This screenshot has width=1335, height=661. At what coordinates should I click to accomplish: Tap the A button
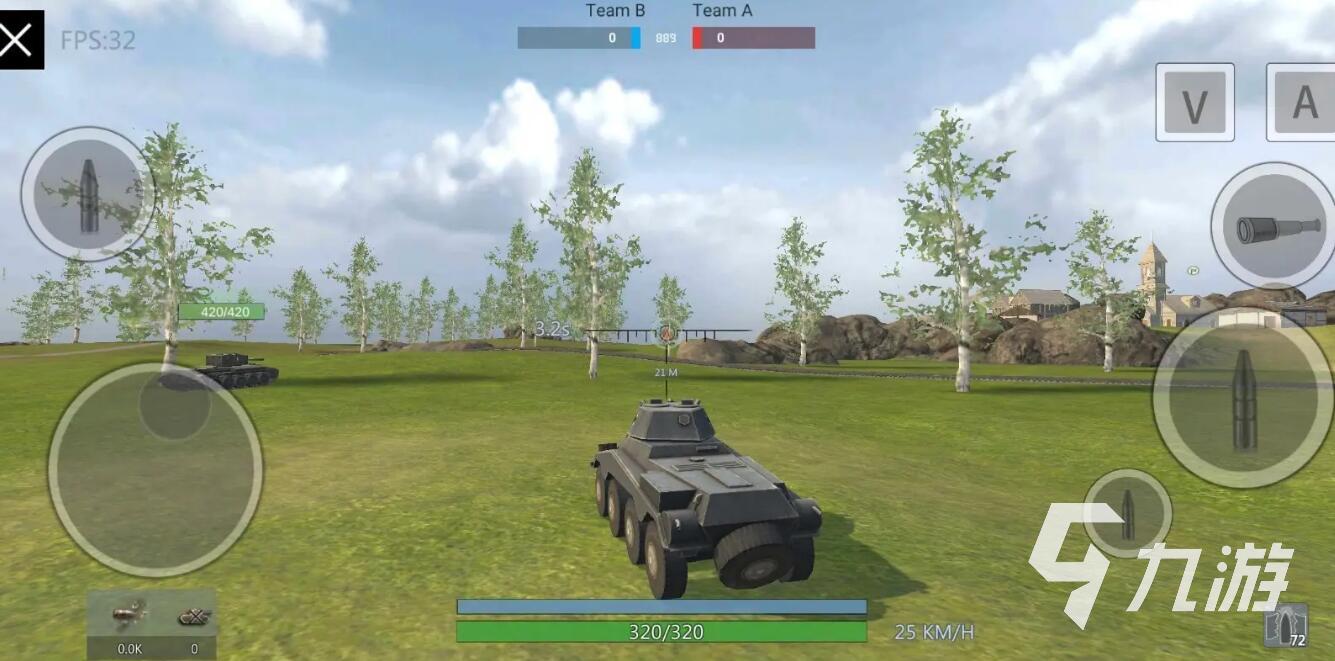[x=1302, y=102]
